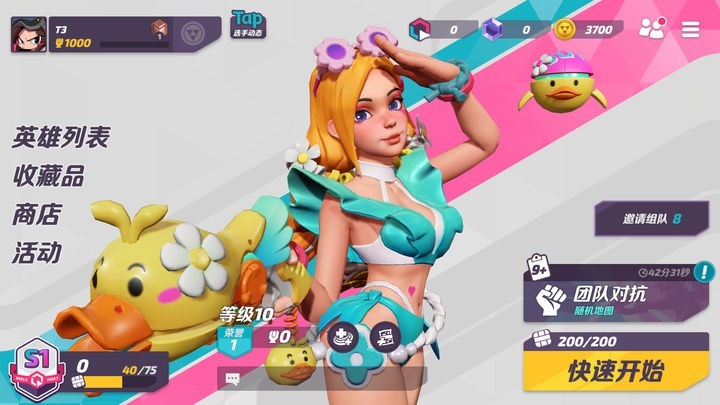Open the hamburger main menu
720x405 pixels.
click(x=691, y=29)
